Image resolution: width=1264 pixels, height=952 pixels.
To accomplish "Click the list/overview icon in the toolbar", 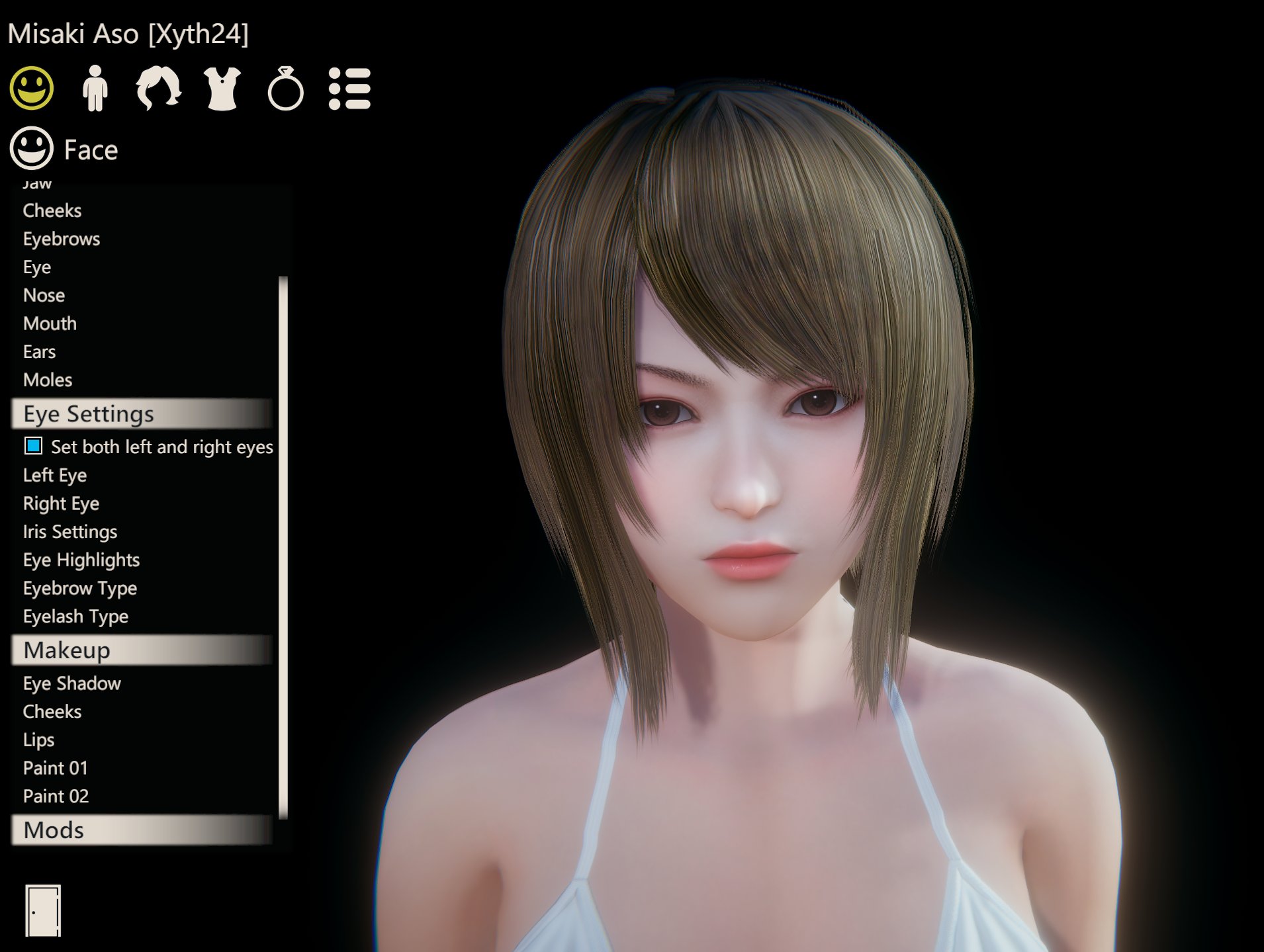I will [351, 89].
